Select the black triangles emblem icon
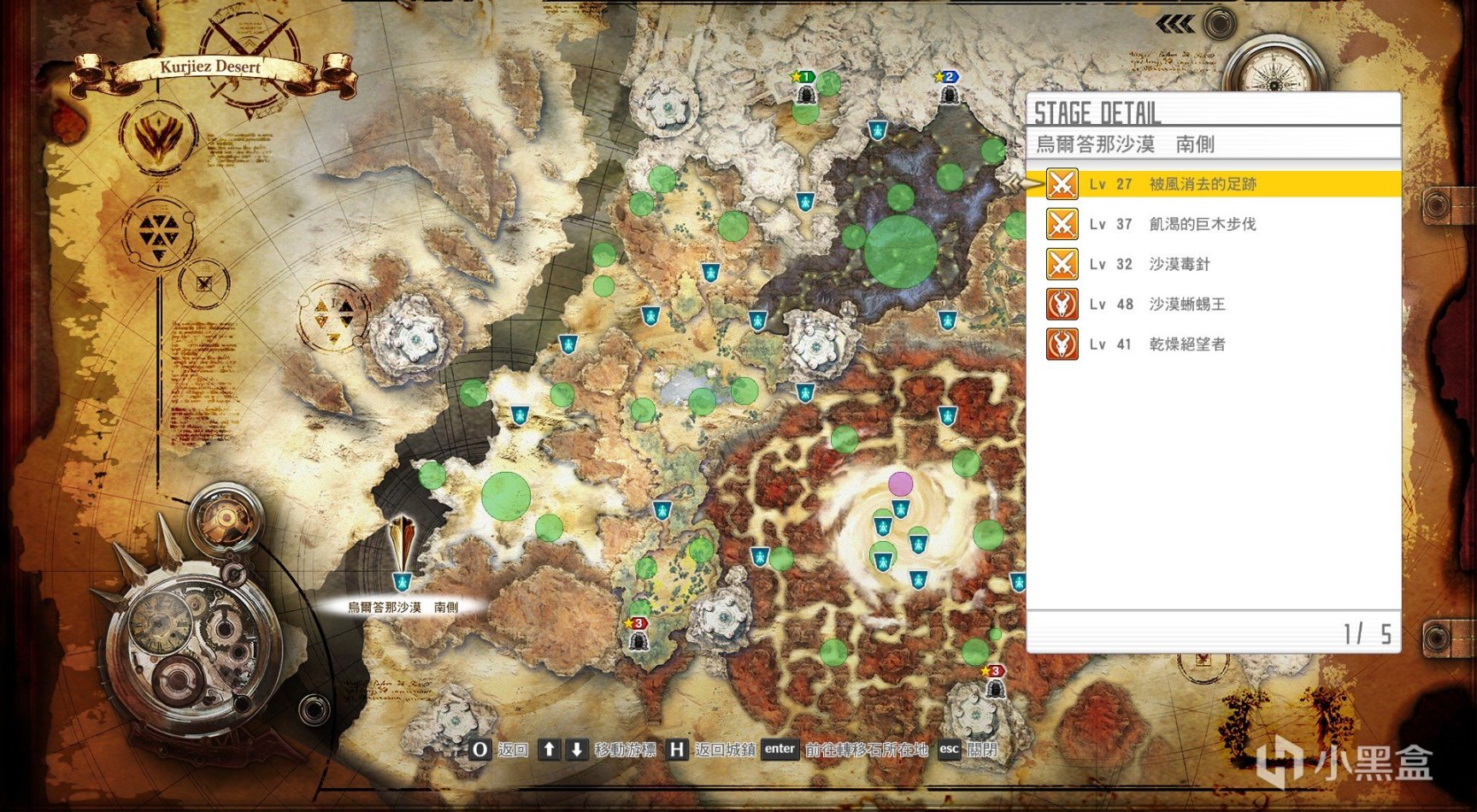 [159, 232]
